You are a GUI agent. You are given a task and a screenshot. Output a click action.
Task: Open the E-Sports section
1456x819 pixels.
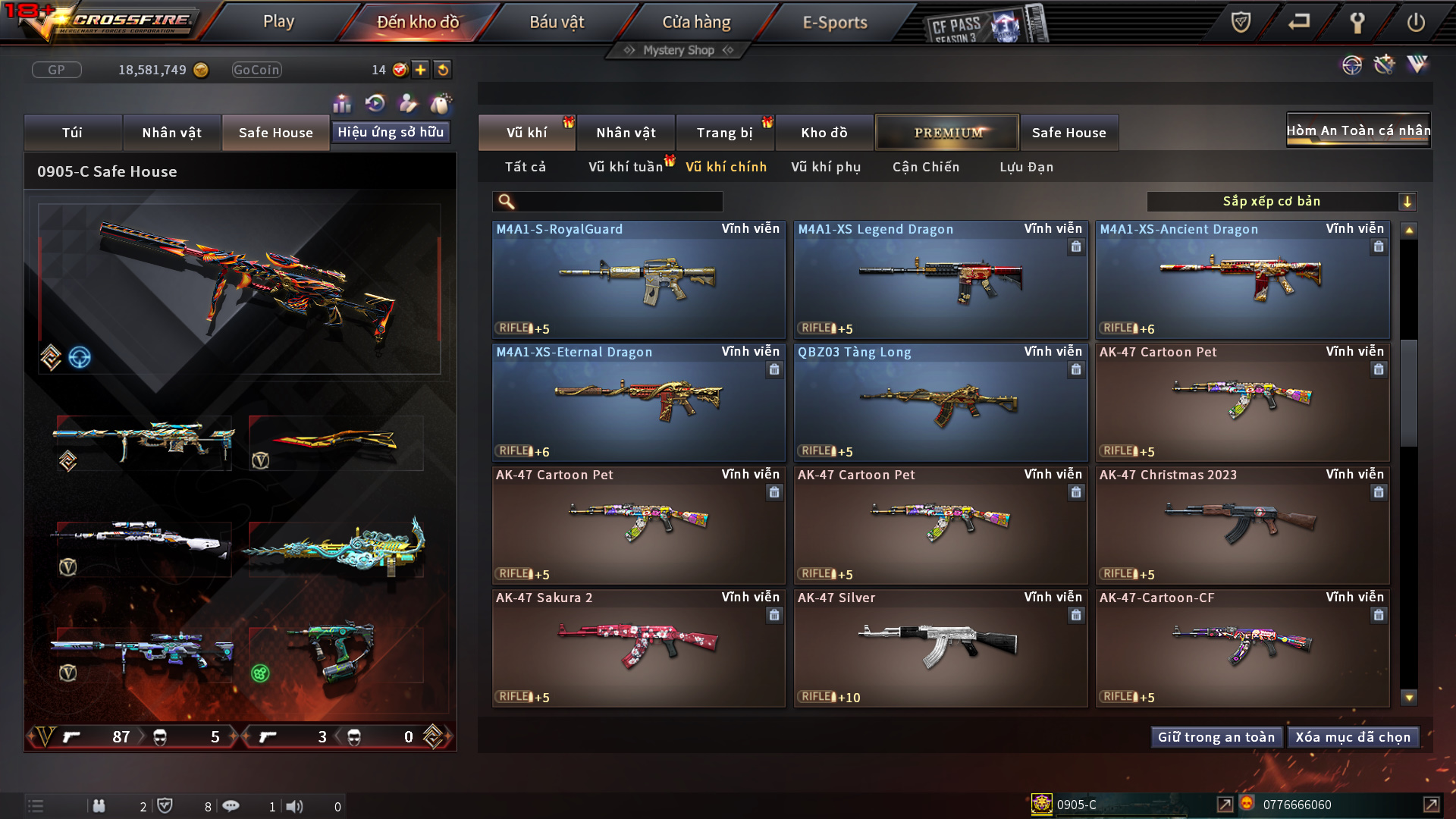(x=834, y=22)
